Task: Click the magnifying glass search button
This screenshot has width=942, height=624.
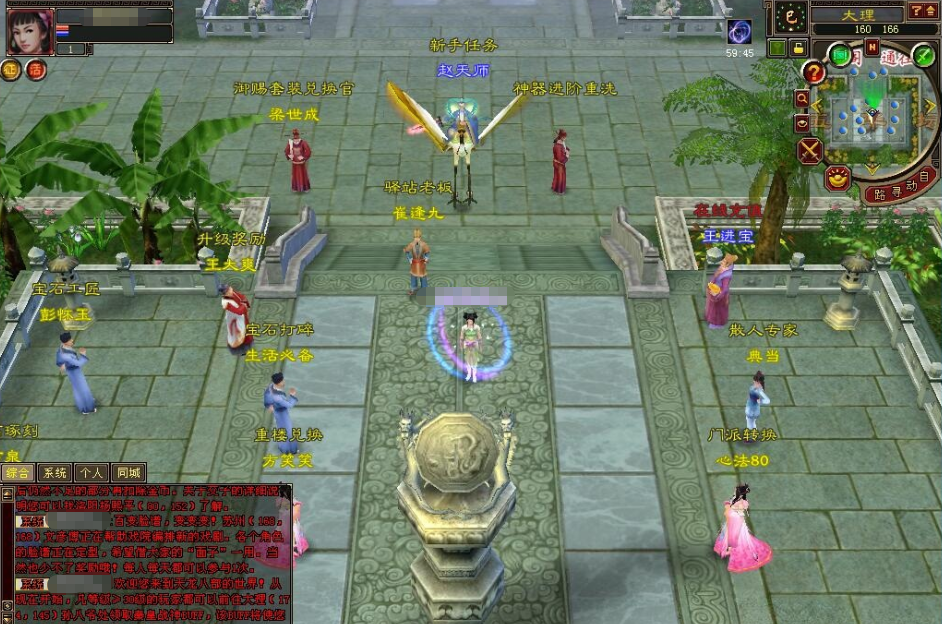Action: 802,99
